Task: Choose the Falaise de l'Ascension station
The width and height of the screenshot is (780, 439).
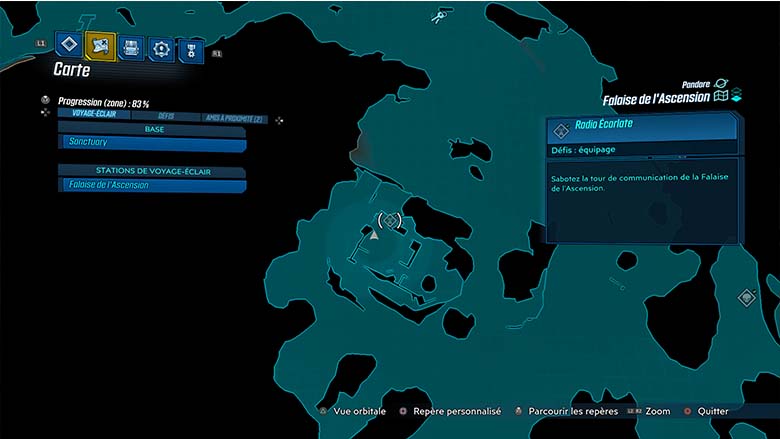Action: (152, 185)
